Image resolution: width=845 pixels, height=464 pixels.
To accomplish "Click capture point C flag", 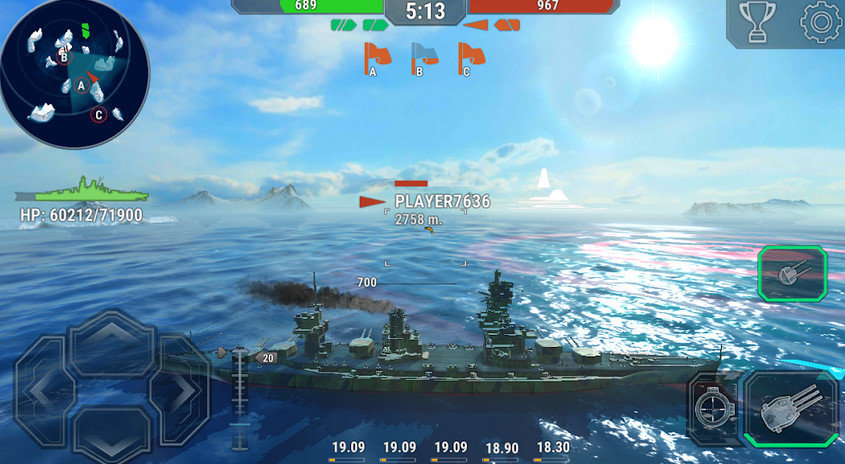I will [x=469, y=58].
